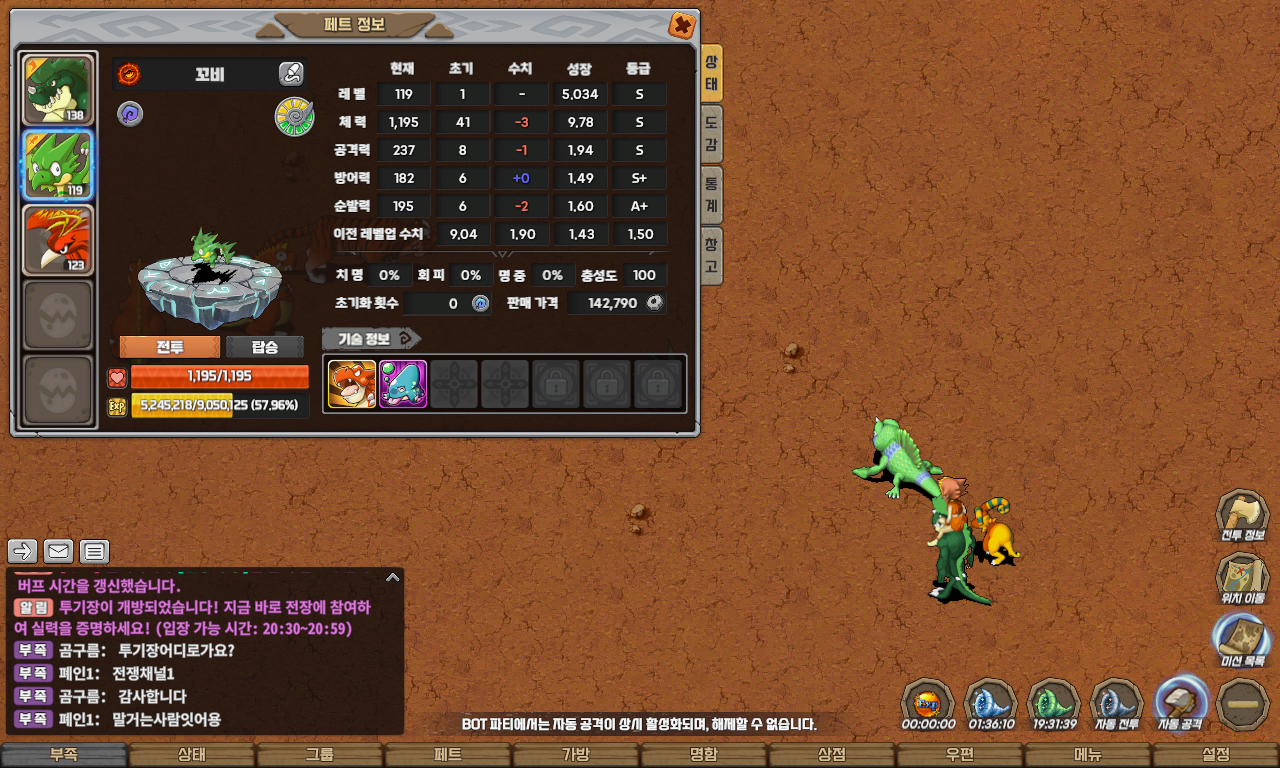Open the 전투 정보 battle info icon
Screen dimensions: 1280x768
1241,516
